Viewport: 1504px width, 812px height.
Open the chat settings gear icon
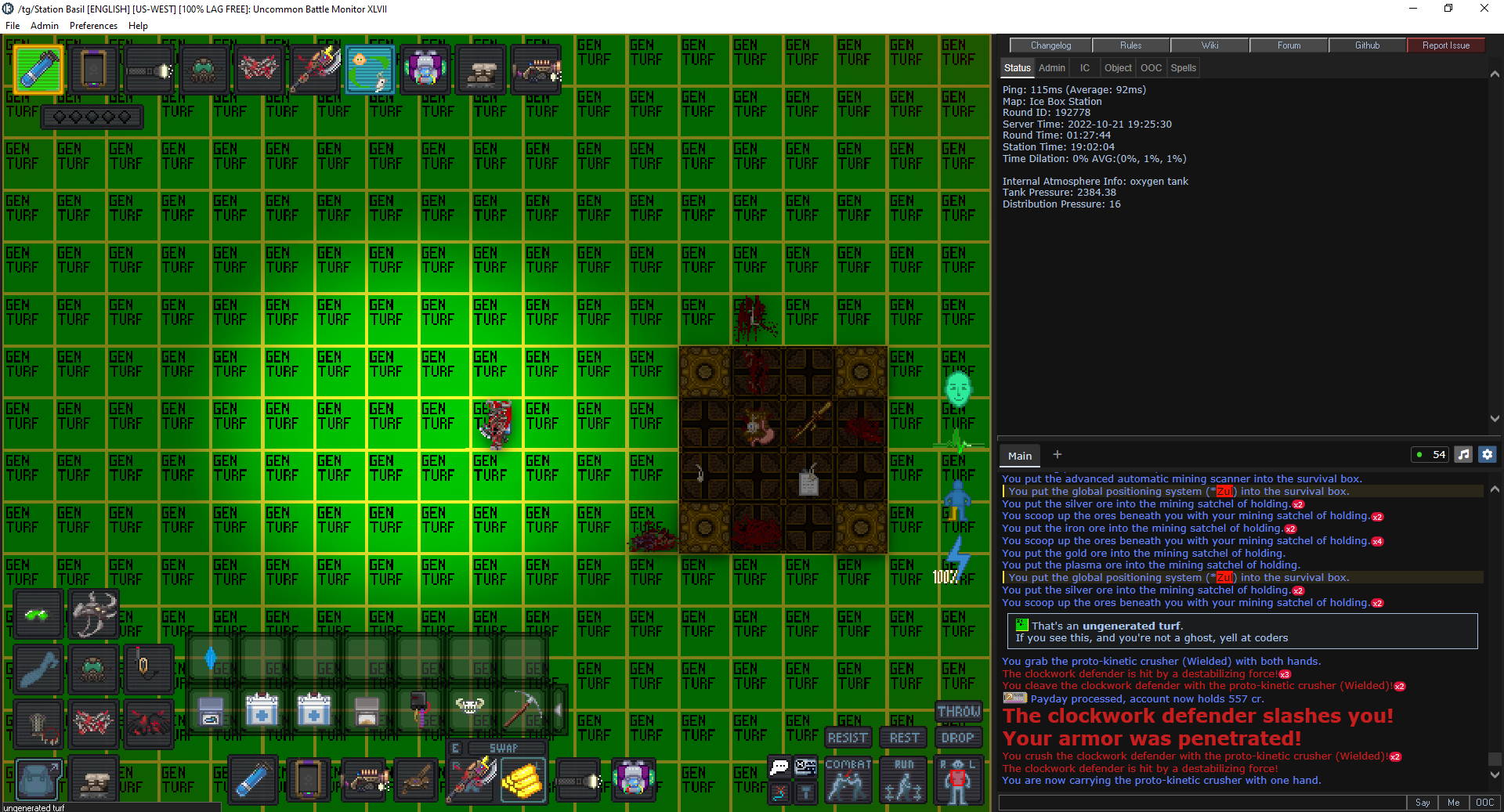tap(1487, 454)
